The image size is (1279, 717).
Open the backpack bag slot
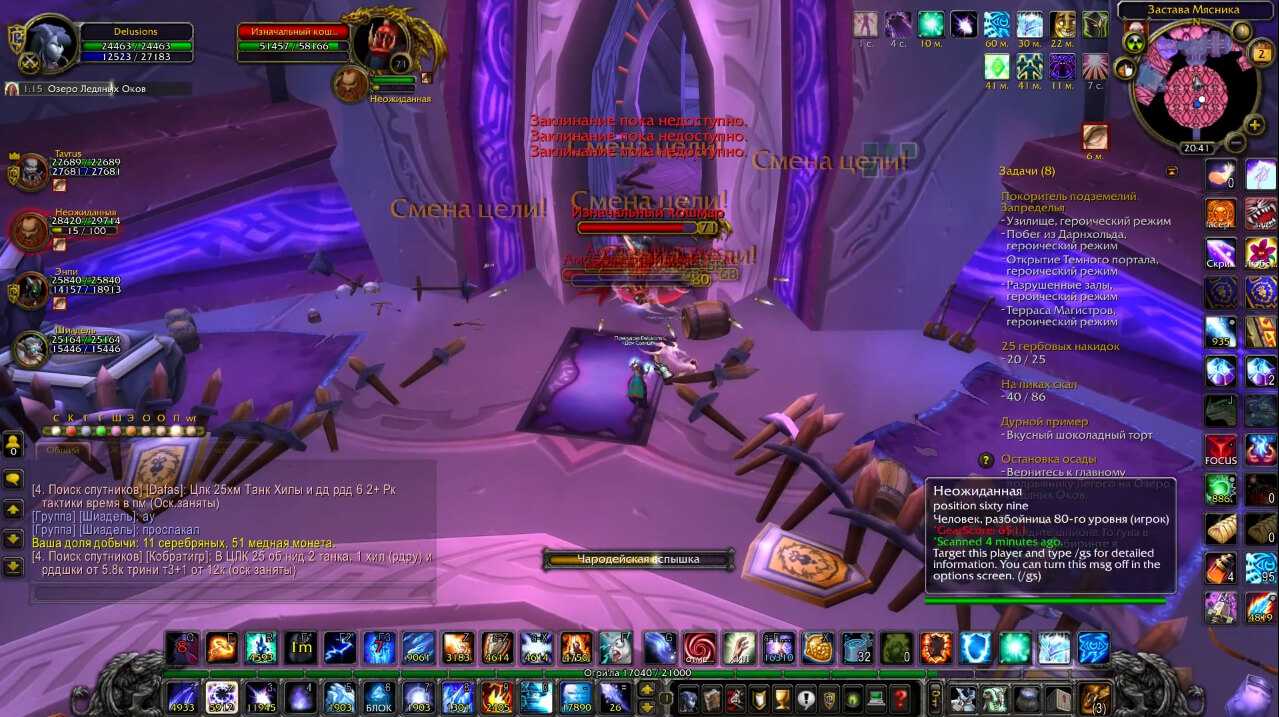(x=1095, y=697)
